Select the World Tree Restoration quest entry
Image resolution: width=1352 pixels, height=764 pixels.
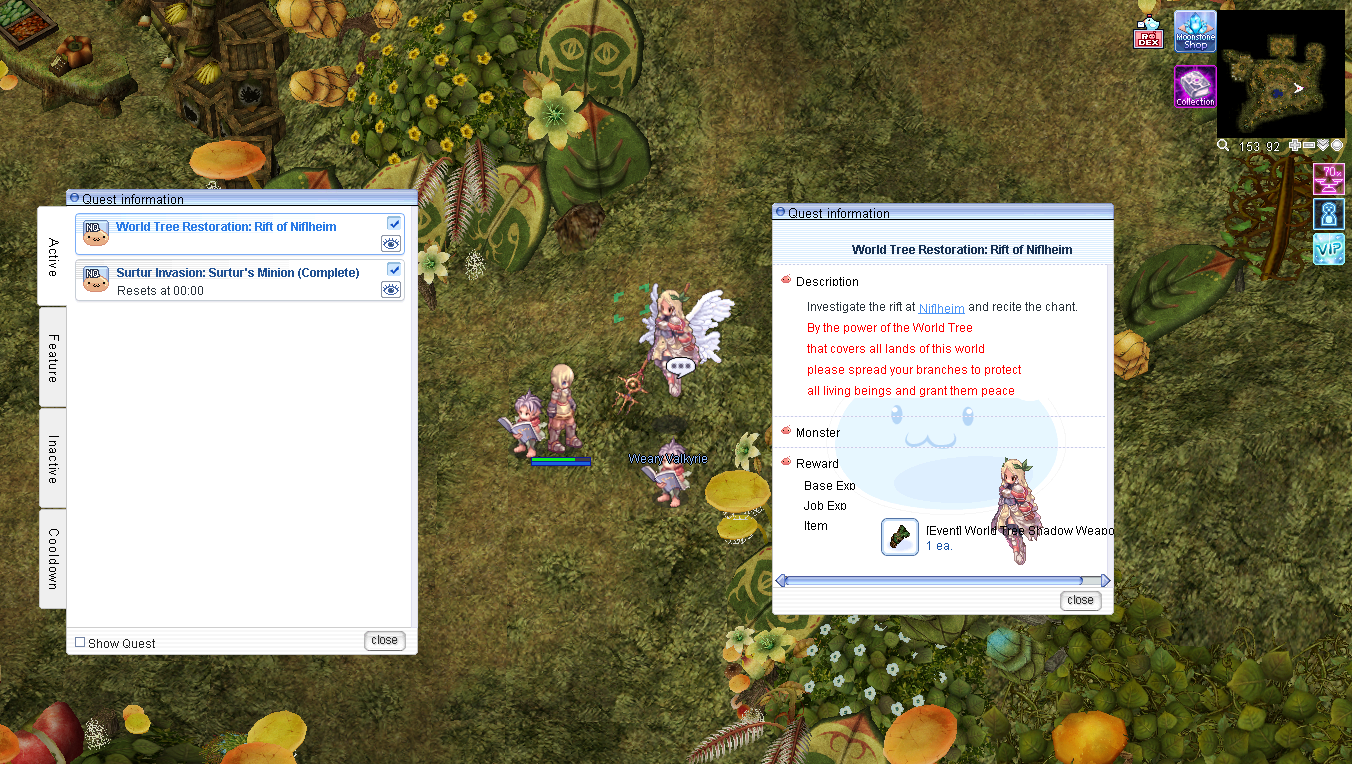226,227
